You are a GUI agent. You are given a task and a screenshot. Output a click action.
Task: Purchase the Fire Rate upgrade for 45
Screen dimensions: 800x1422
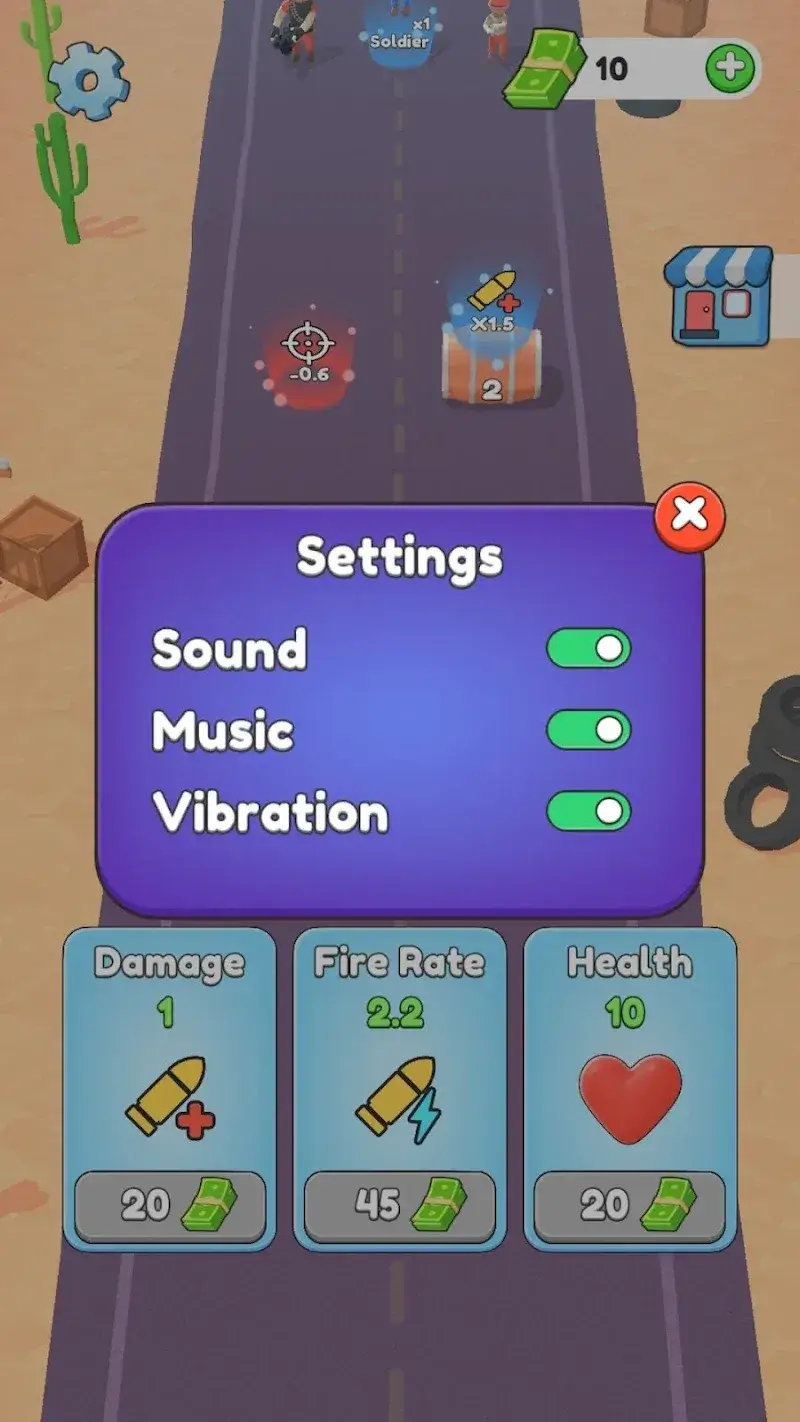click(x=400, y=1206)
